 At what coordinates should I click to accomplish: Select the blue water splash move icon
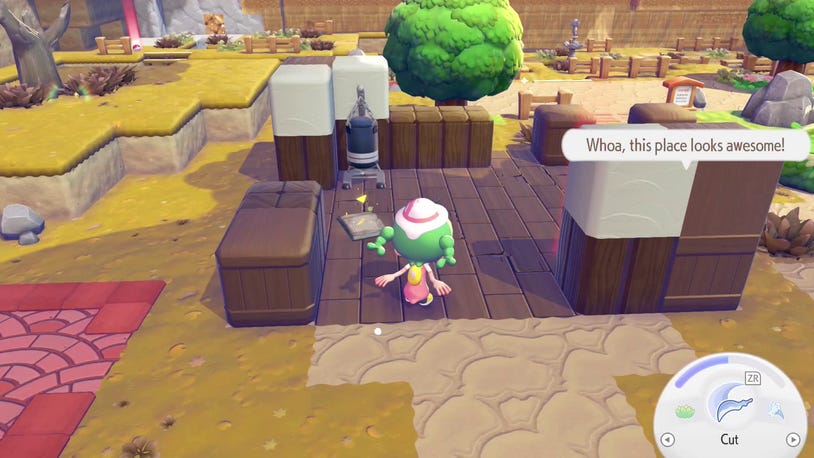(x=774, y=410)
